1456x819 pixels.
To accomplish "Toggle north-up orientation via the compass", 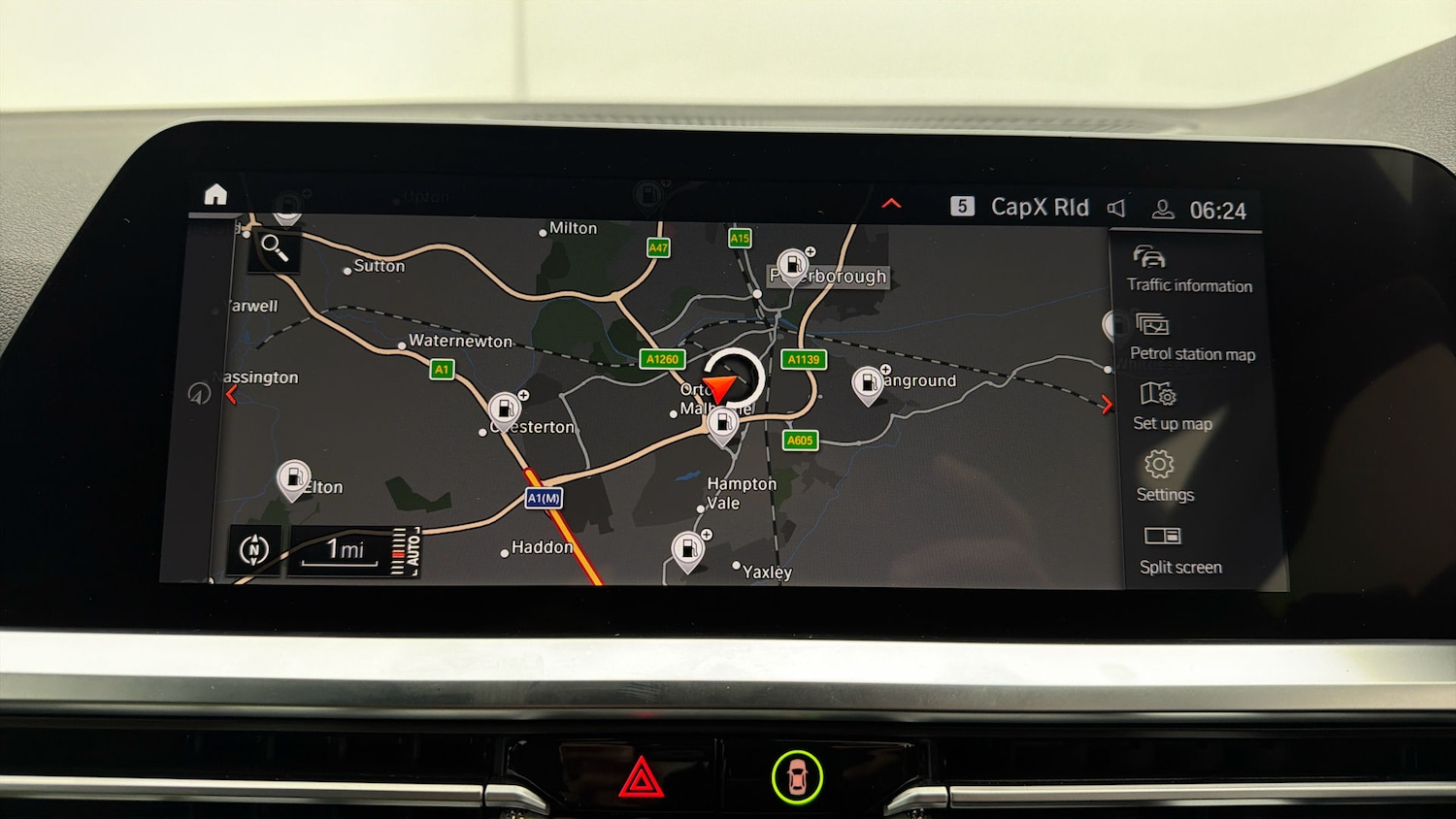I will coord(253,548).
